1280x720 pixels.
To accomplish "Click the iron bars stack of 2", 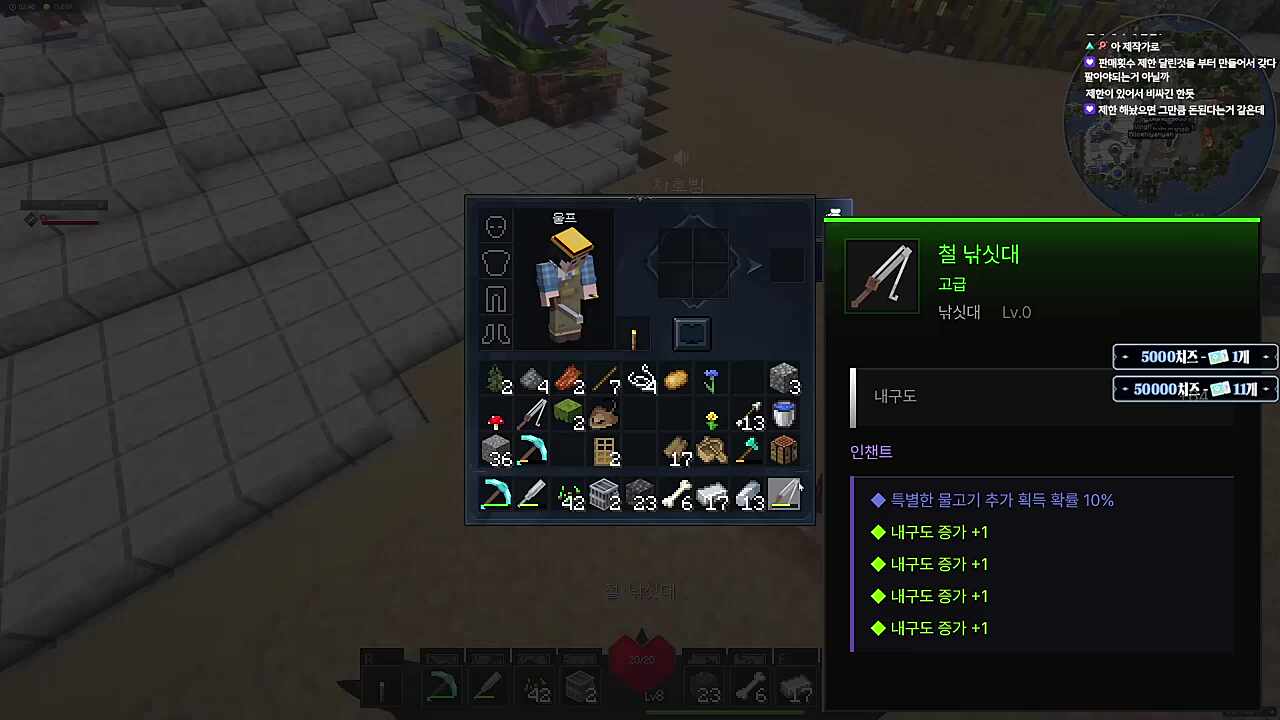I will click(x=604, y=494).
